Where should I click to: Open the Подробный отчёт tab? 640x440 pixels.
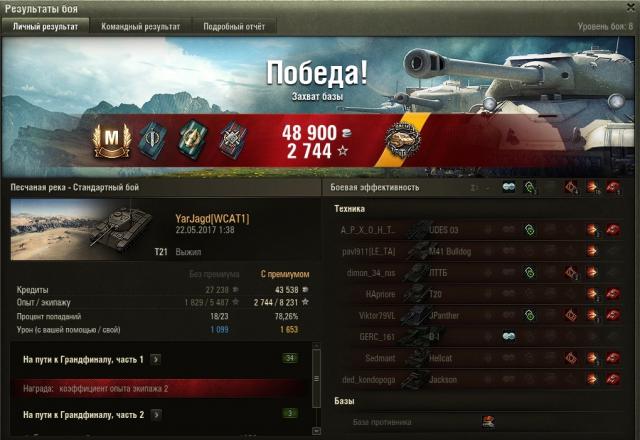pos(233,27)
